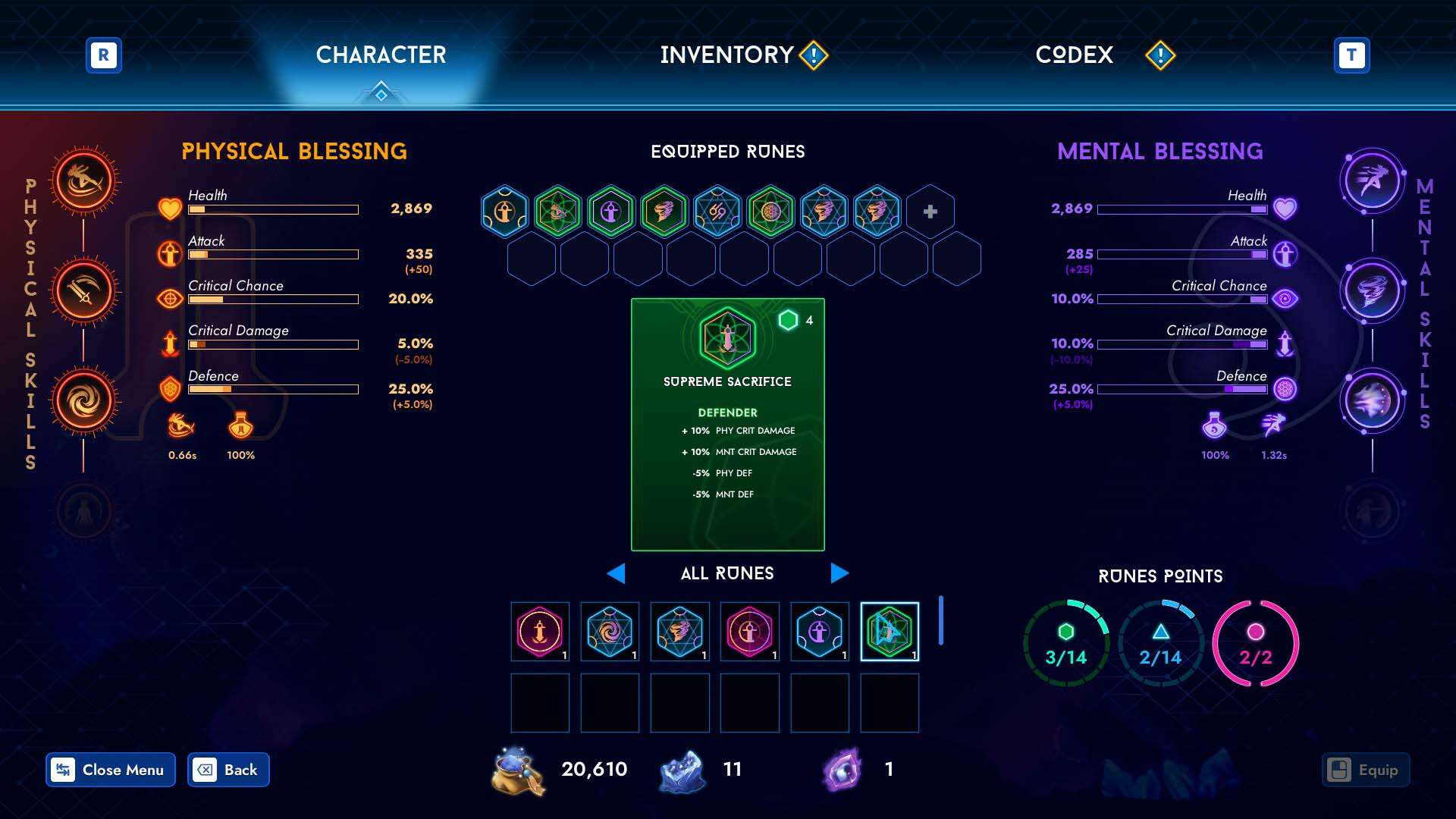Screen dimensions: 1456x819
Task: Select the orange spiral physical skill
Action: (84, 401)
